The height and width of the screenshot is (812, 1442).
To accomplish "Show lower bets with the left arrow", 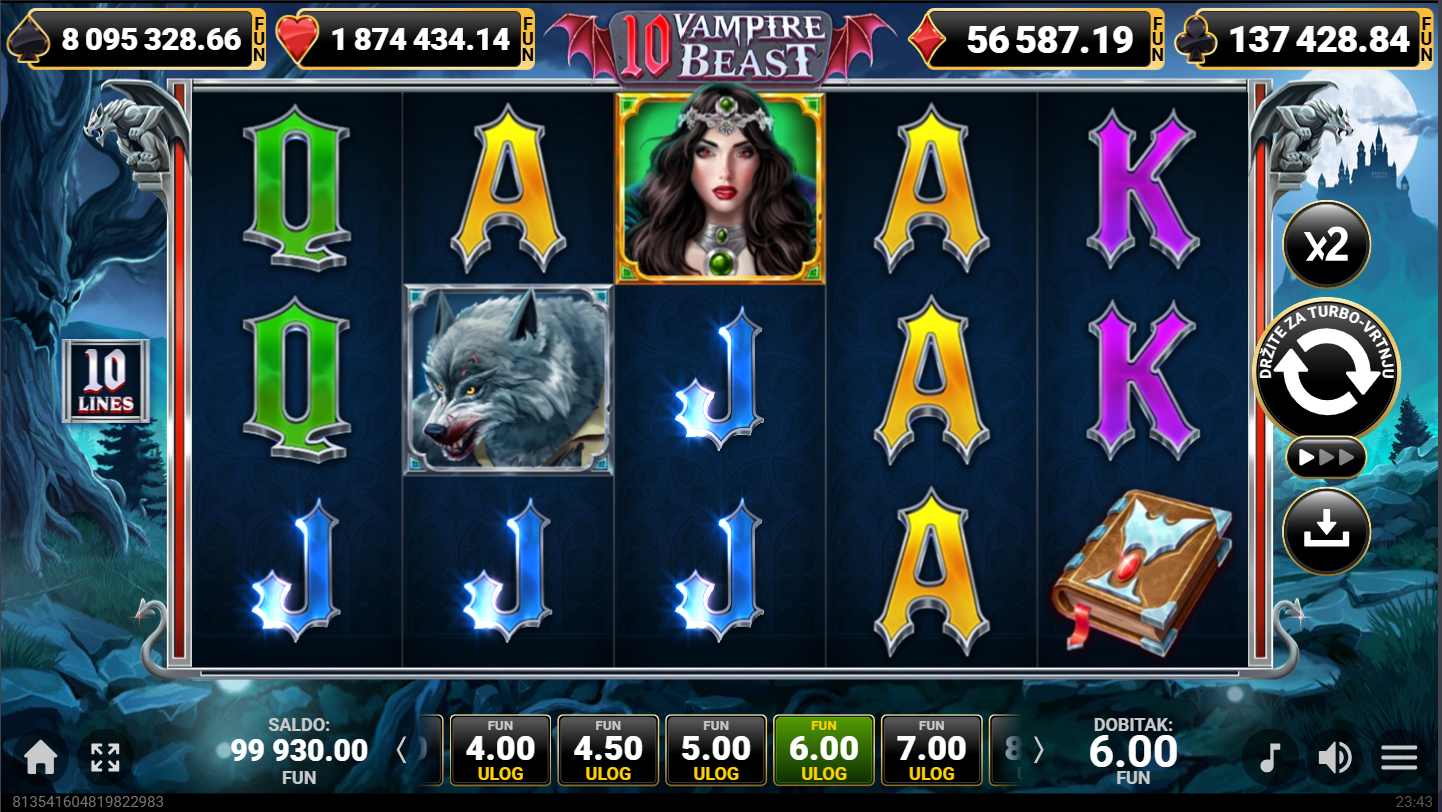I will (402, 750).
